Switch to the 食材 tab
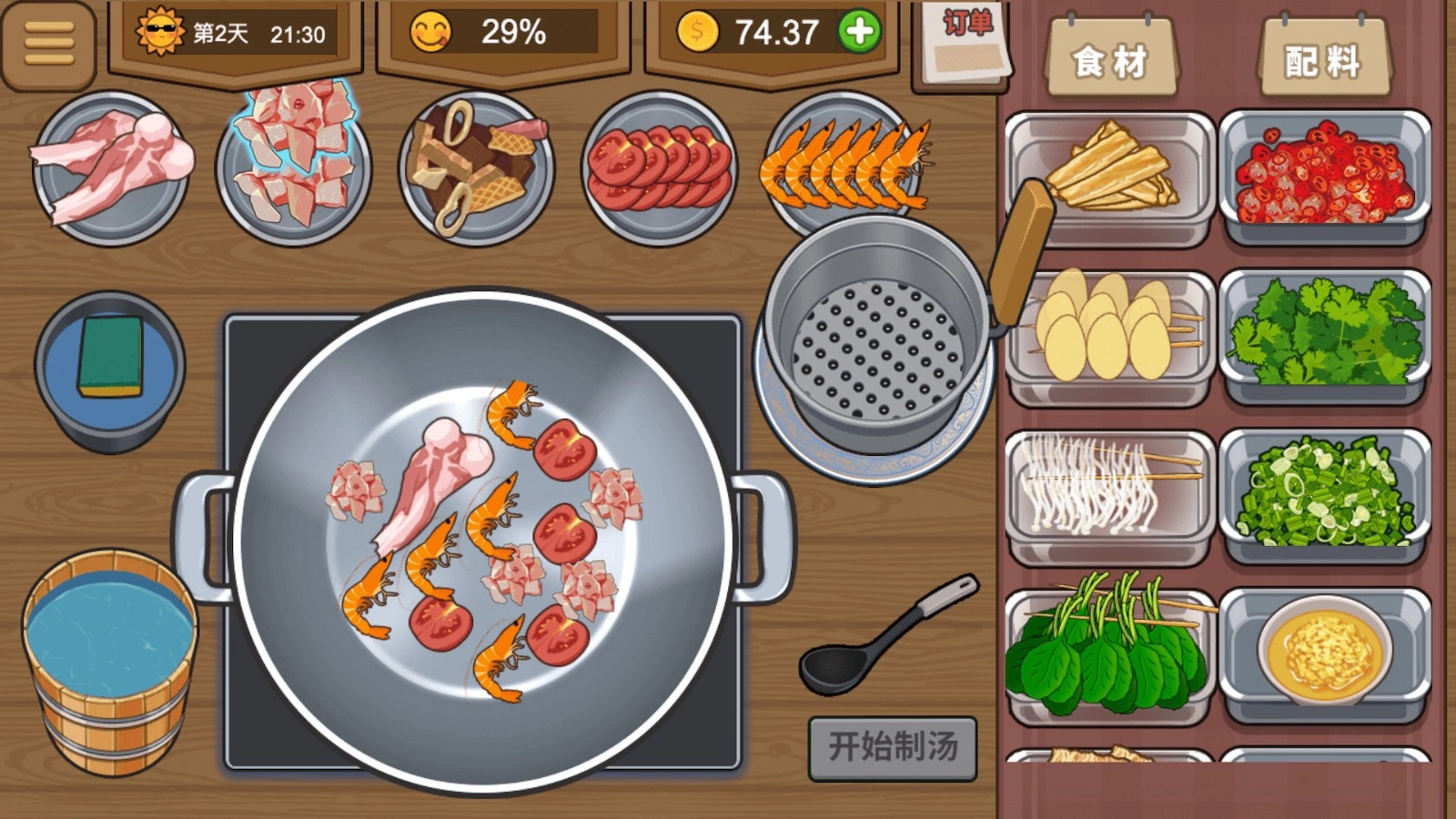The height and width of the screenshot is (819, 1456). coord(1112,55)
